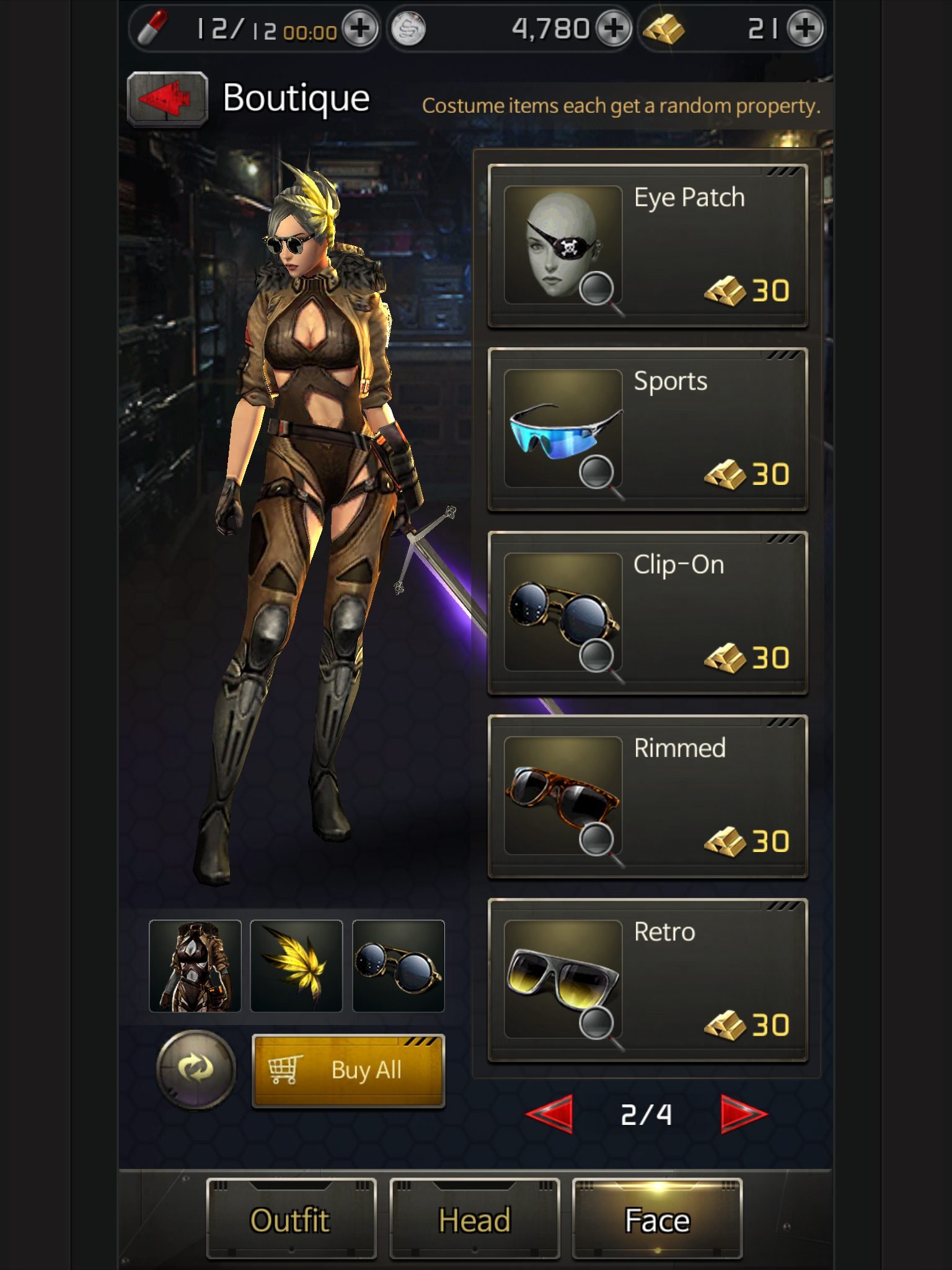This screenshot has height=1270, width=952.
Task: Switch to the Outfit tab
Action: (291, 1219)
